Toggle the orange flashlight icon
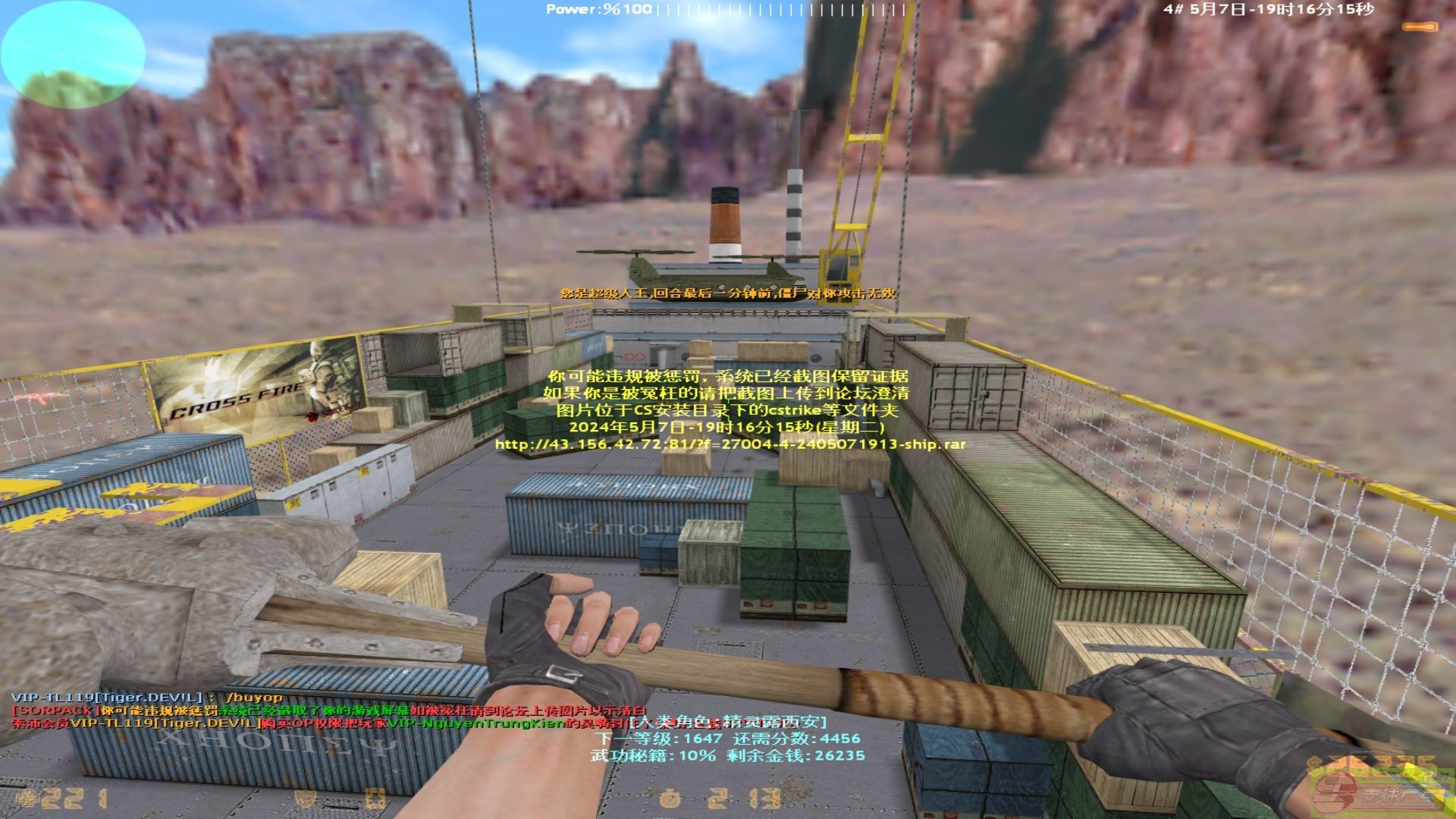Screen dimensions: 1456x819 (1419, 27)
